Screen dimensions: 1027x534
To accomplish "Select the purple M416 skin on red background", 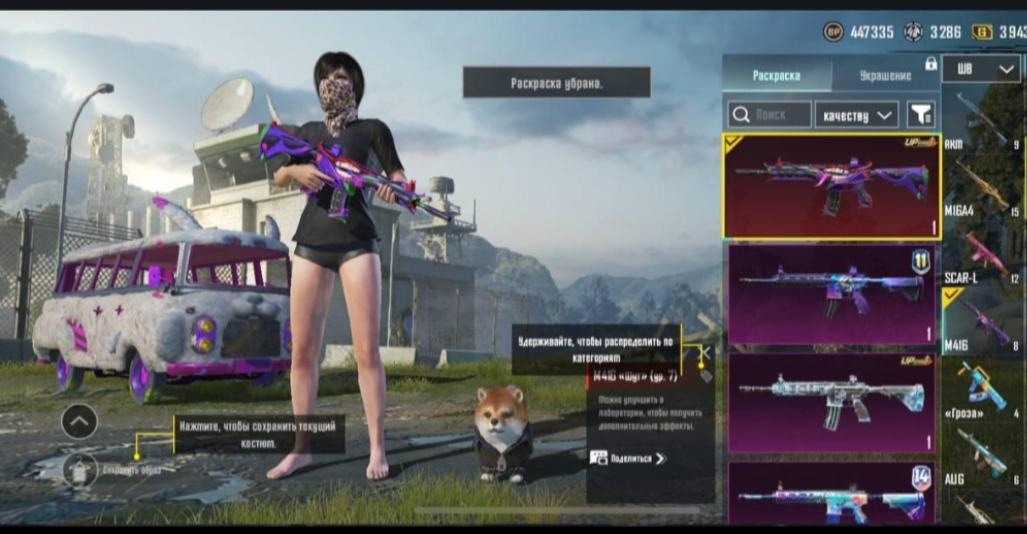I will pos(832,187).
